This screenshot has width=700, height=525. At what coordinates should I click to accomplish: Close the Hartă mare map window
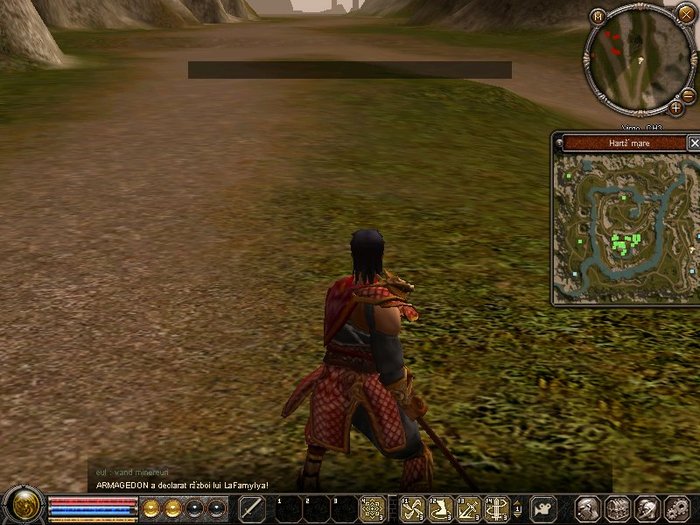694,143
